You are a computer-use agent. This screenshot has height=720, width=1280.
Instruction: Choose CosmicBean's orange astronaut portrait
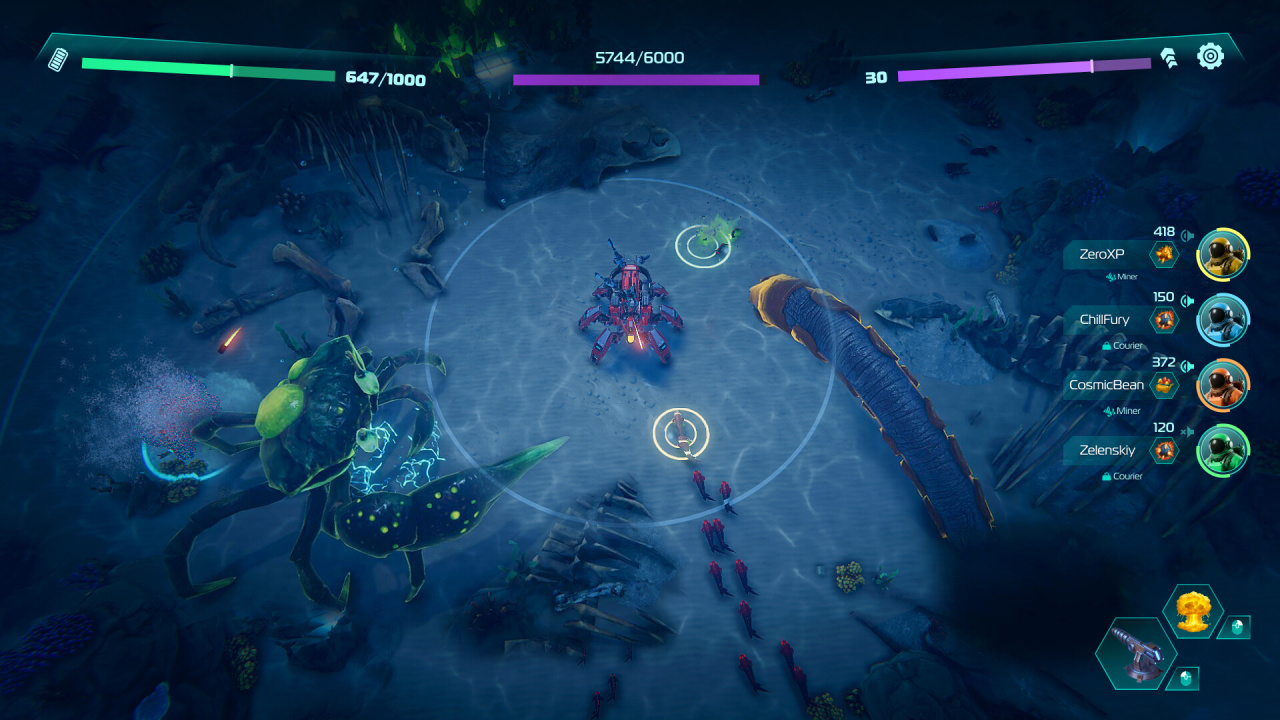pos(1222,385)
